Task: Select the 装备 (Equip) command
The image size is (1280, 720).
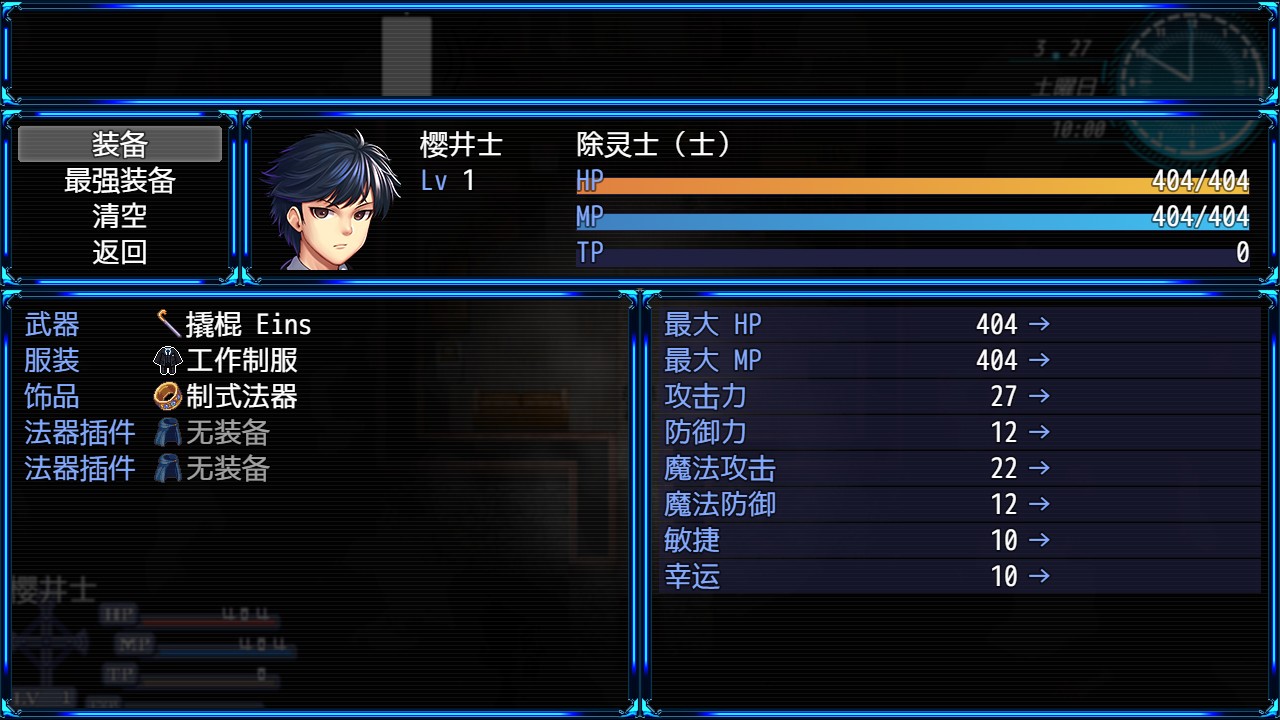Action: (120, 145)
